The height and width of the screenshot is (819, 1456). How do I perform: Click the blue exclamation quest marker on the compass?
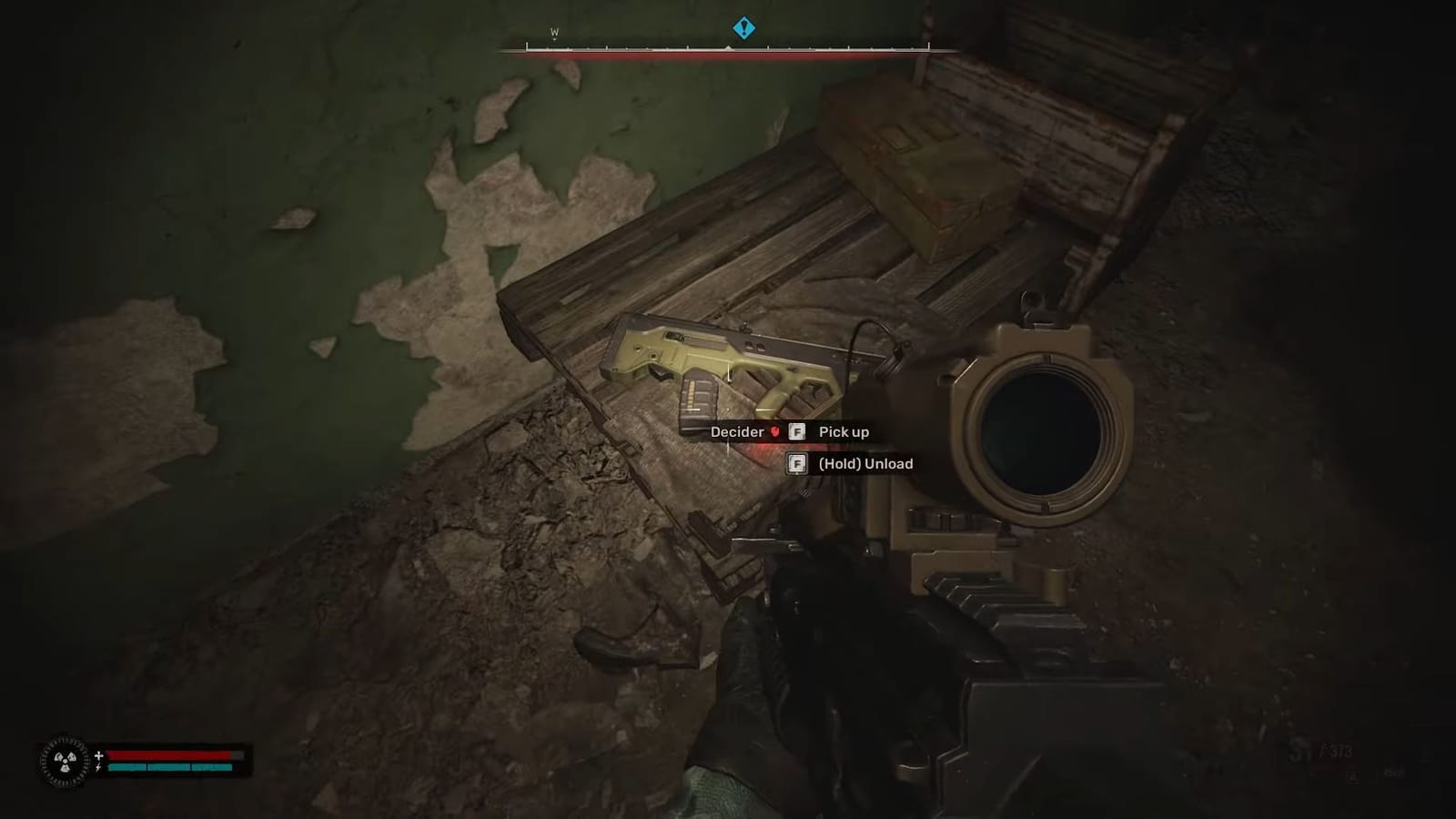point(743,28)
